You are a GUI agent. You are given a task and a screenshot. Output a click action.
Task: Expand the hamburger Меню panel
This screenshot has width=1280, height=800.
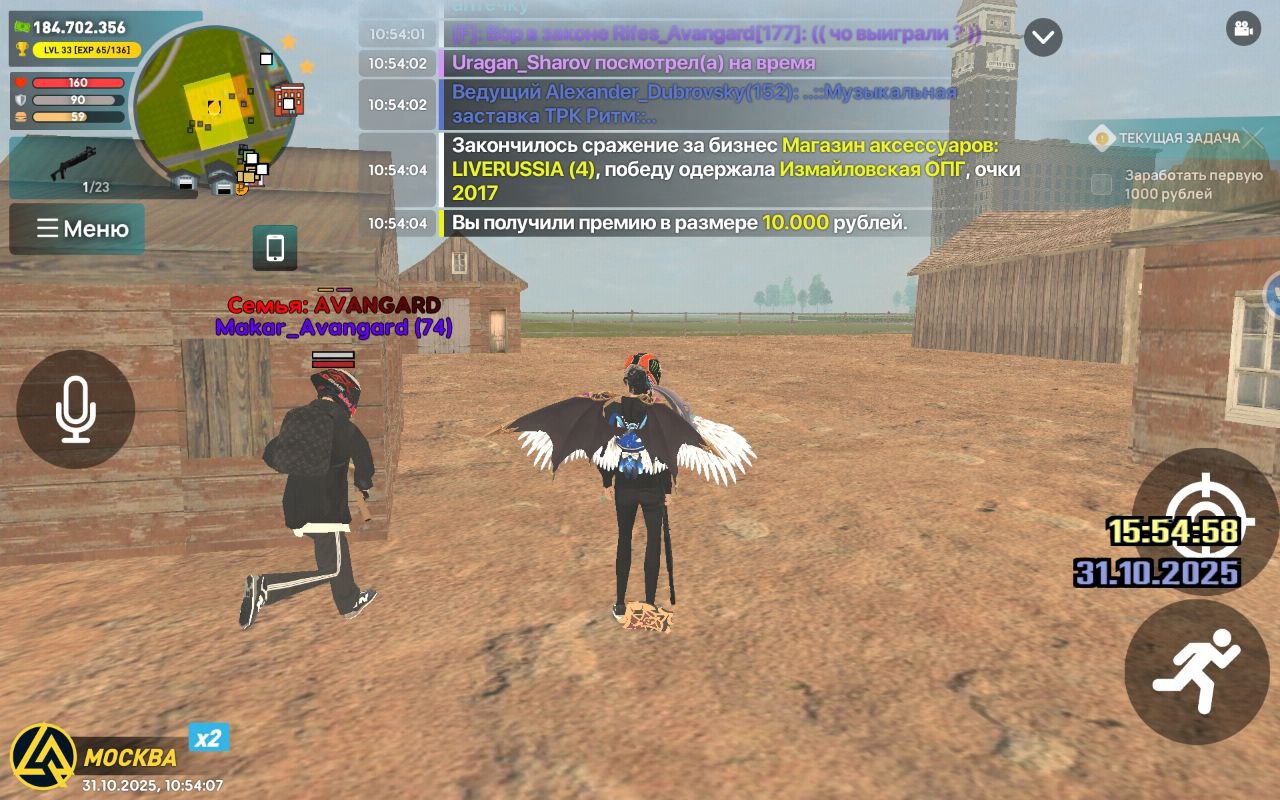pos(77,229)
